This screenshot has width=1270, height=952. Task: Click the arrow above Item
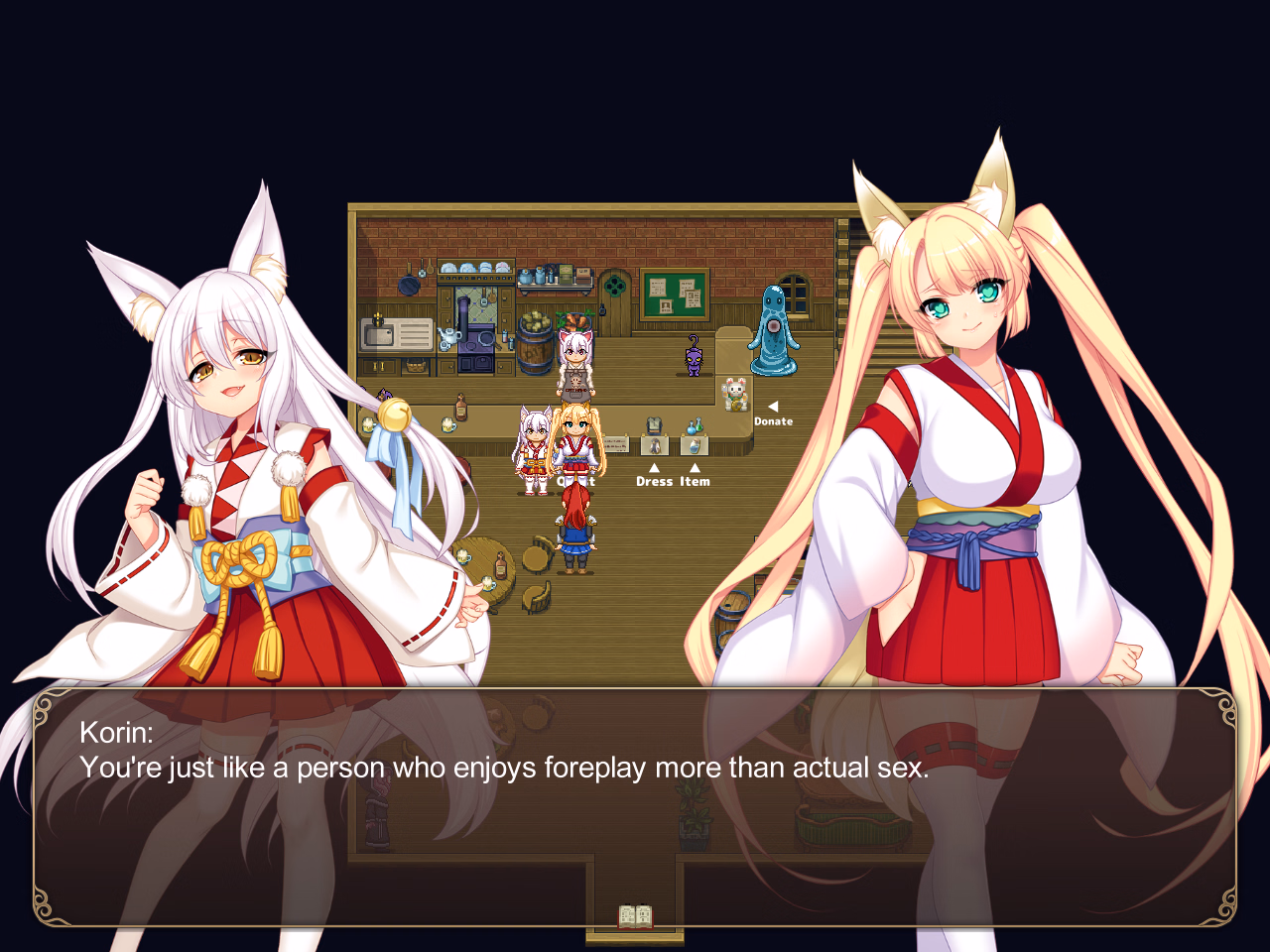[695, 466]
